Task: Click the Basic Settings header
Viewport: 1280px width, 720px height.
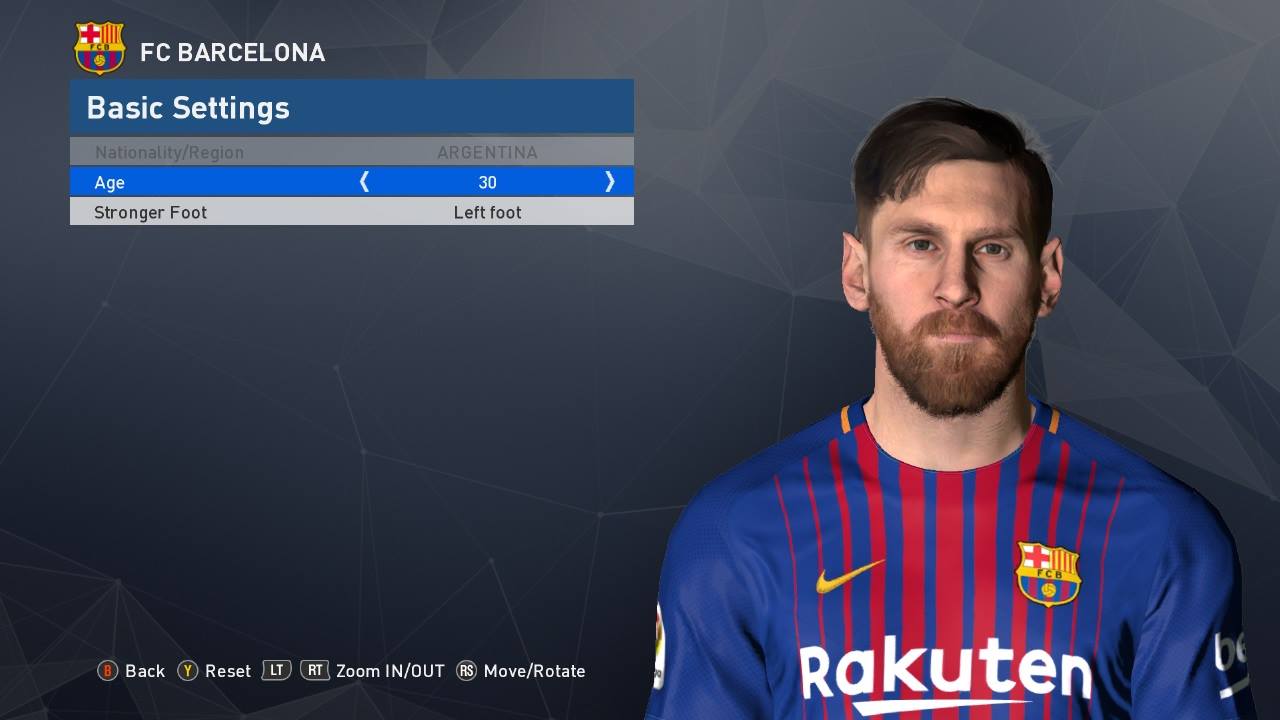Action: click(187, 107)
